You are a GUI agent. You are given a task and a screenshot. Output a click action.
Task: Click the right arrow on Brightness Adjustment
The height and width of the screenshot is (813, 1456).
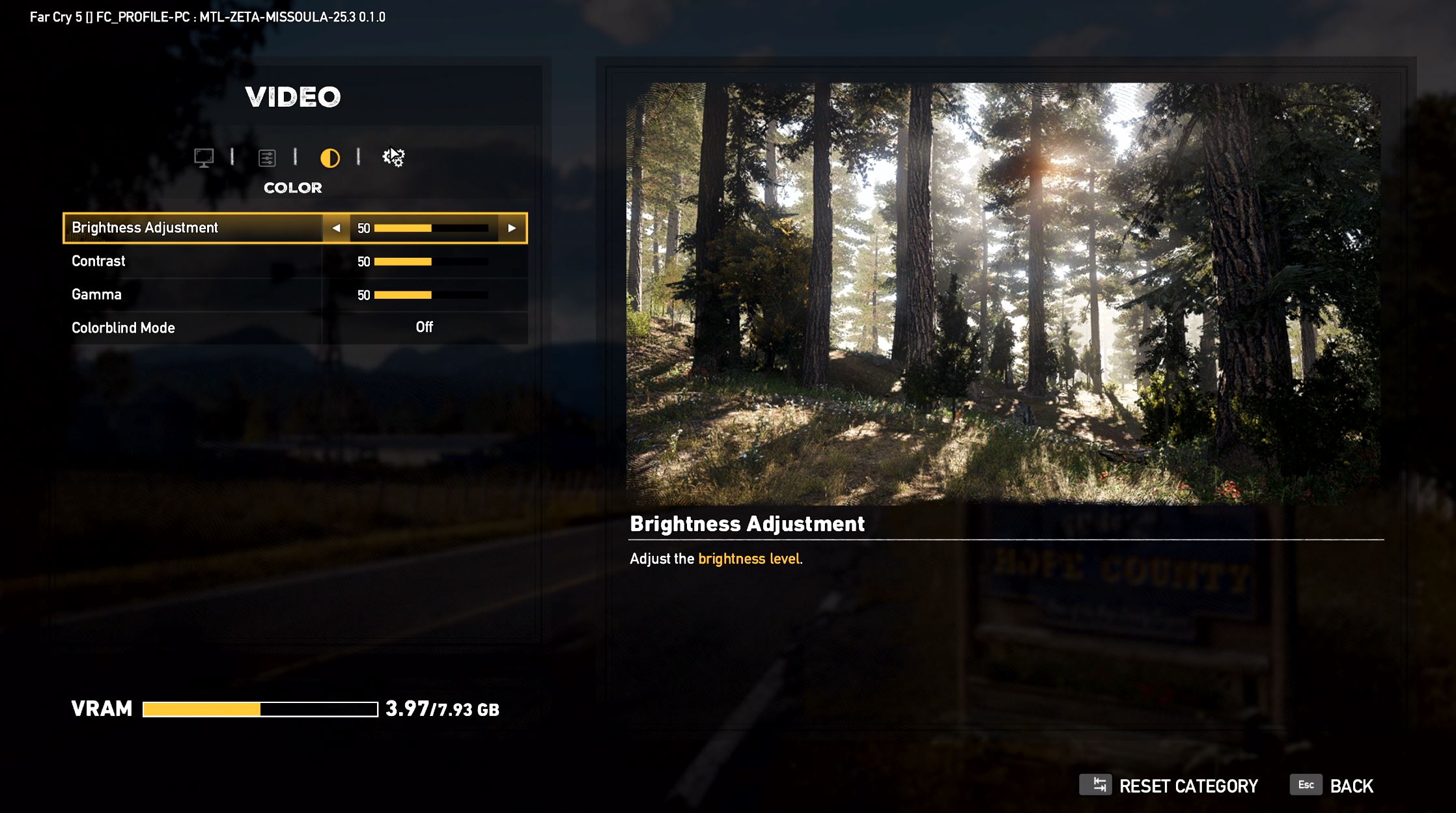tap(512, 228)
